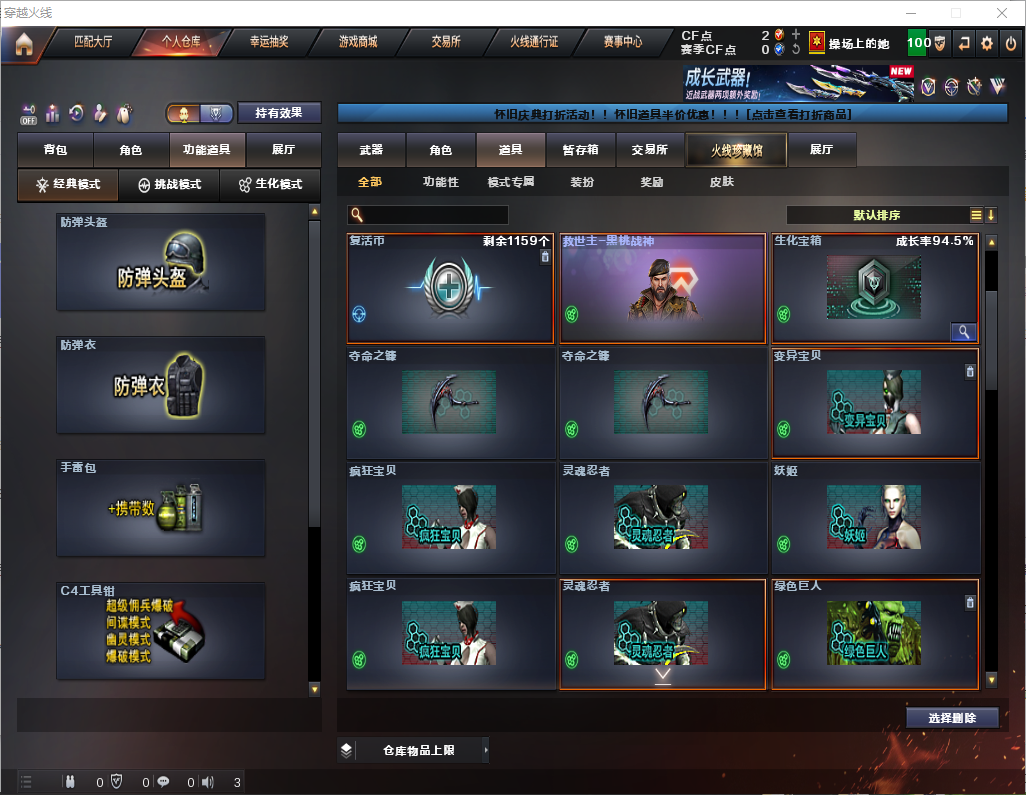Open the 暂存箱 temporary storage tab
This screenshot has height=795, width=1026.
(580, 150)
